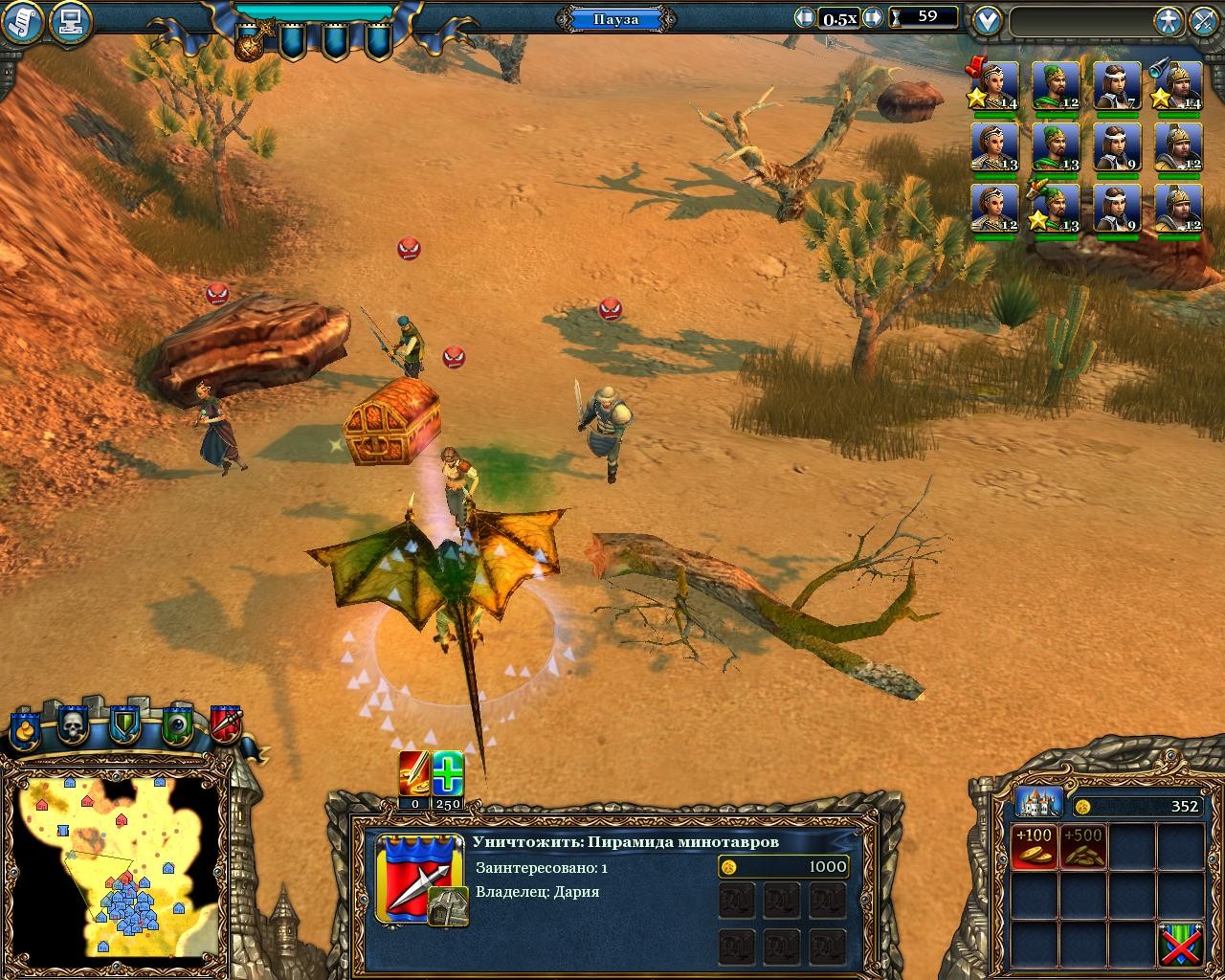Screen dimensions: 1225x980
Task: Show heroes with the person icon filter
Action: click(x=1169, y=21)
